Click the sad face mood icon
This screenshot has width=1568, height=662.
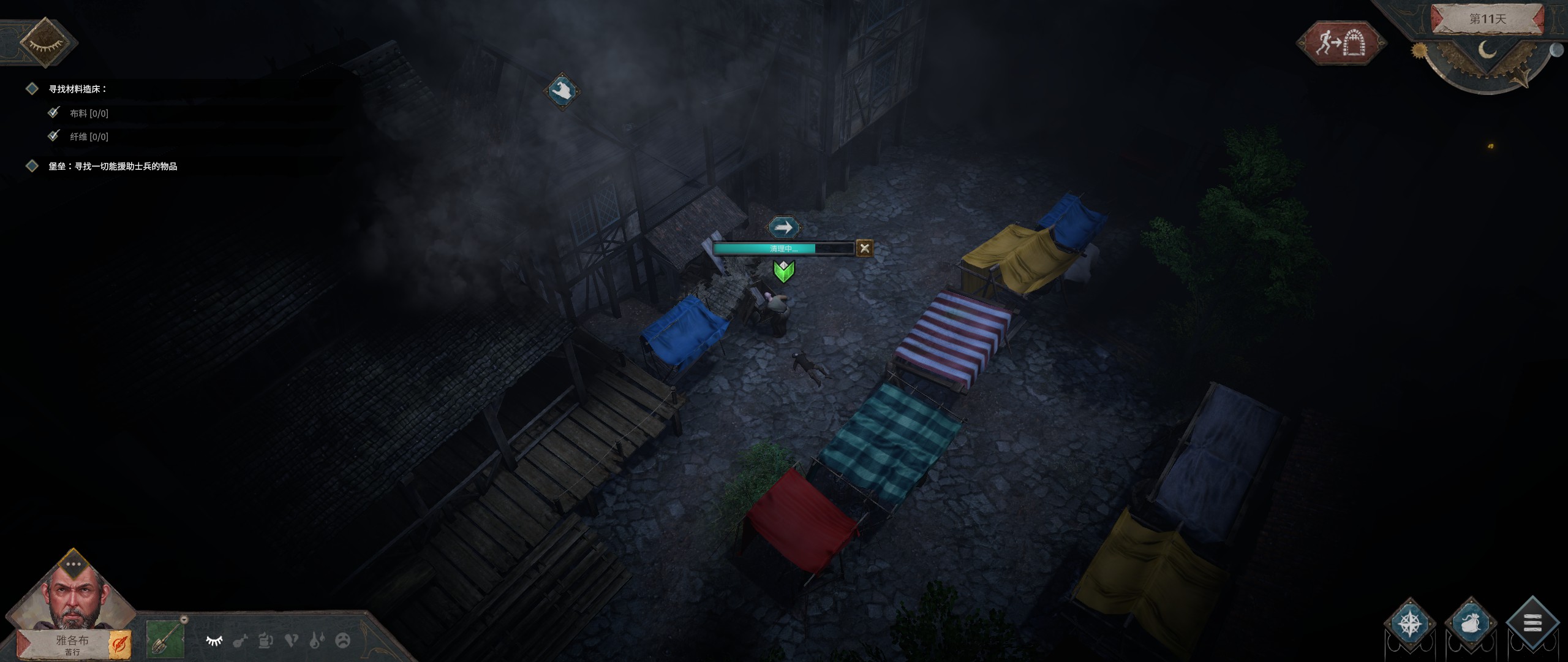pyautogui.click(x=343, y=641)
